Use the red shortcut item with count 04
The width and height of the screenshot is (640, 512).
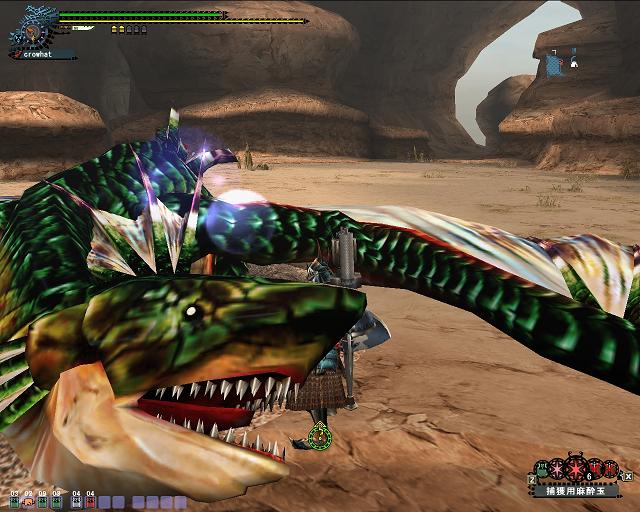[x=90, y=501]
